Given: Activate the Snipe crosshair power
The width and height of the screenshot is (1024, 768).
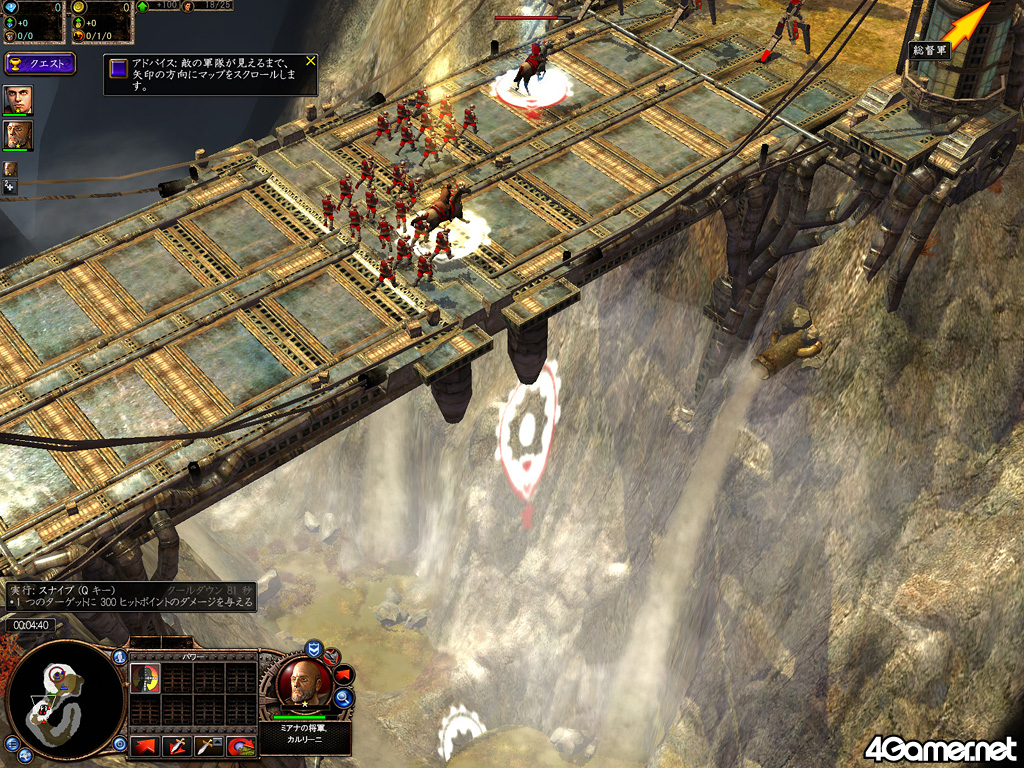Looking at the screenshot, I should [x=145, y=678].
